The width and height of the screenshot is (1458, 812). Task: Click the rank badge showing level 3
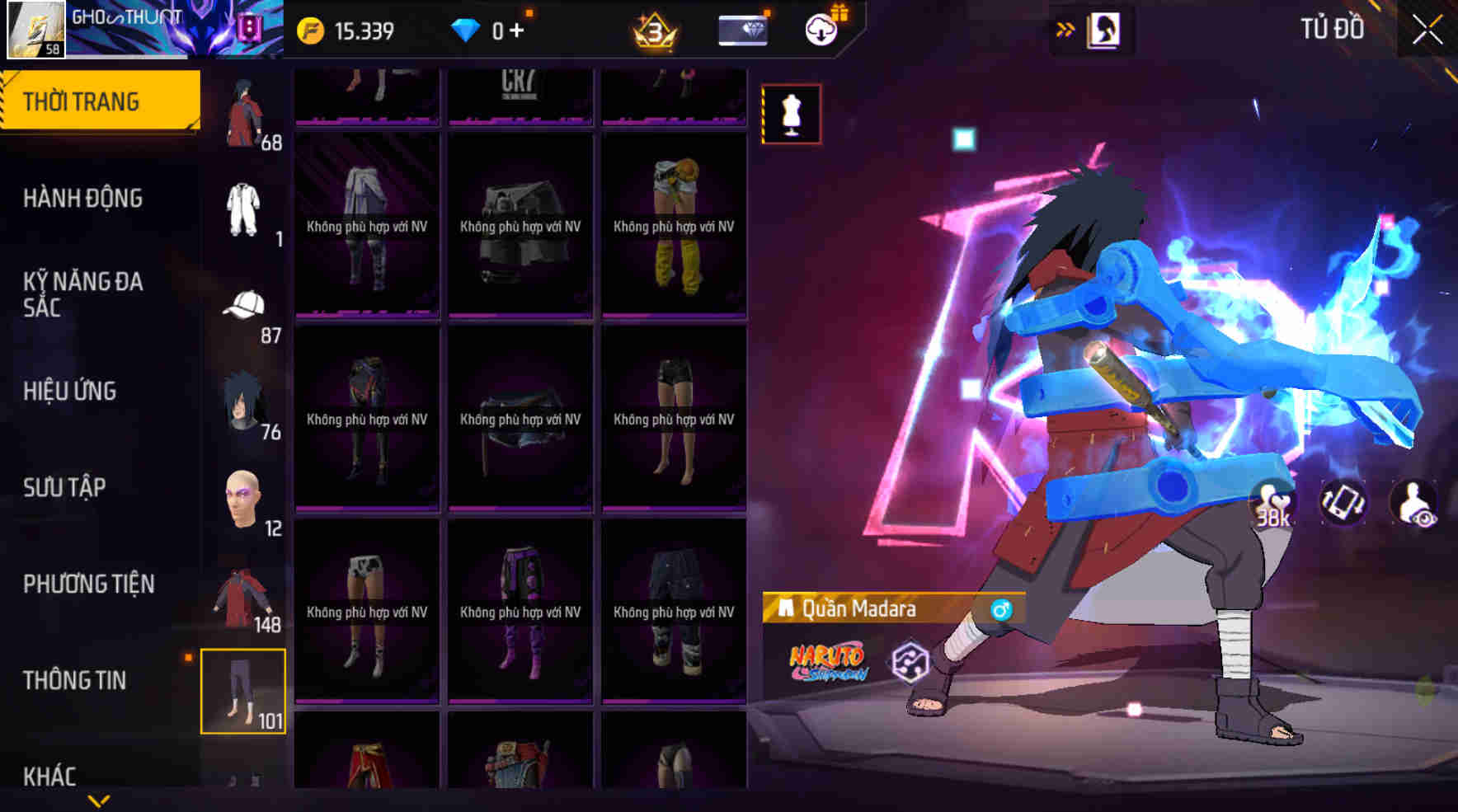pos(652,31)
